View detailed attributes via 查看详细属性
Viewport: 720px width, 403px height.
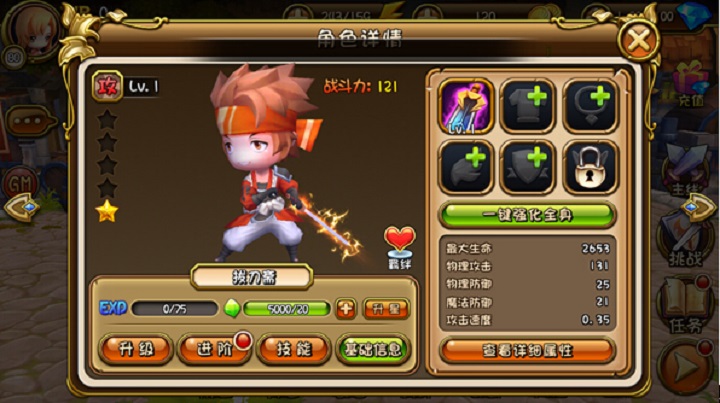coord(527,350)
